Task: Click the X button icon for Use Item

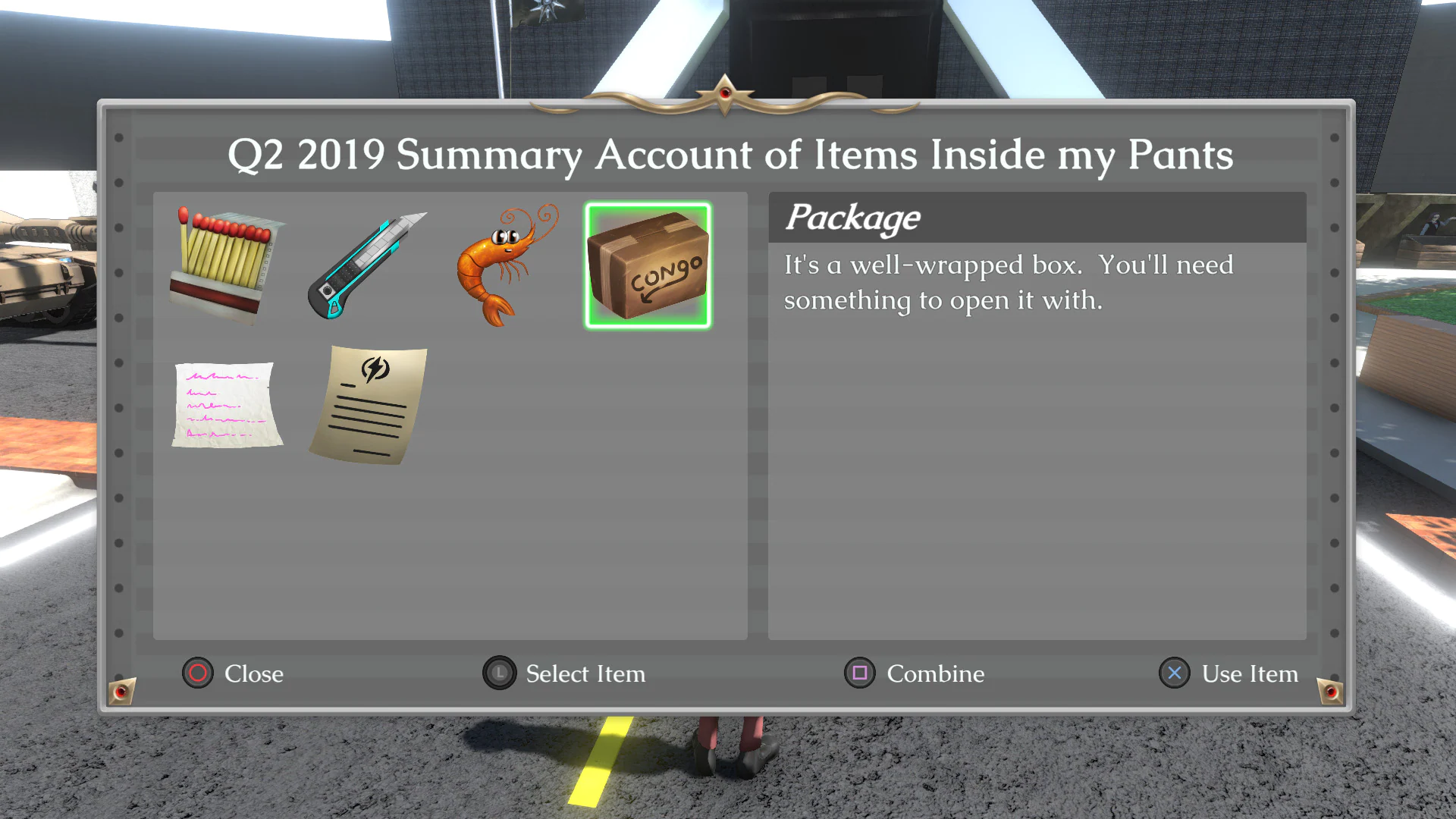Action: click(x=1175, y=673)
